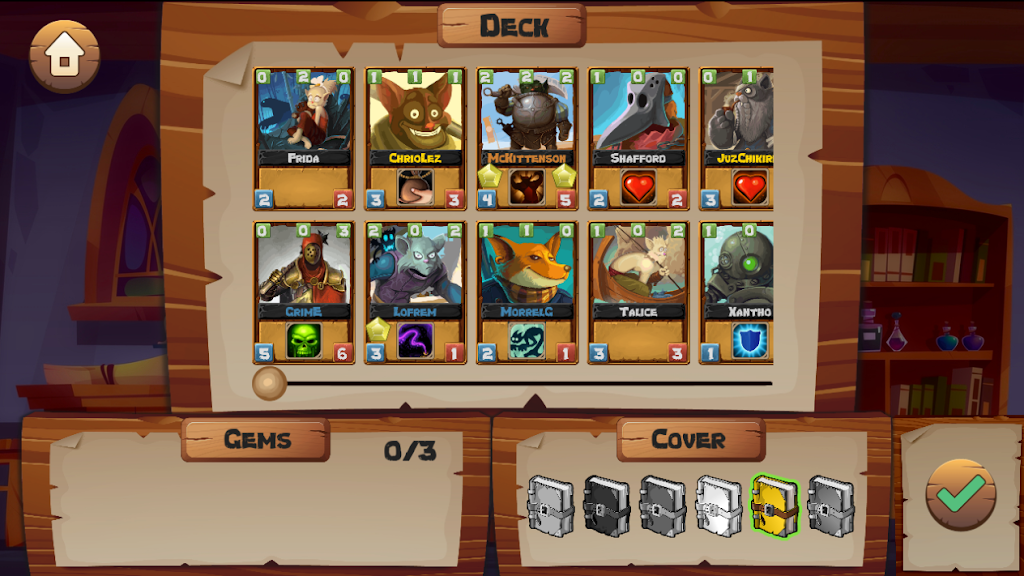Select the Shafford plague mask card
The height and width of the screenshot is (576, 1024).
pos(637,138)
